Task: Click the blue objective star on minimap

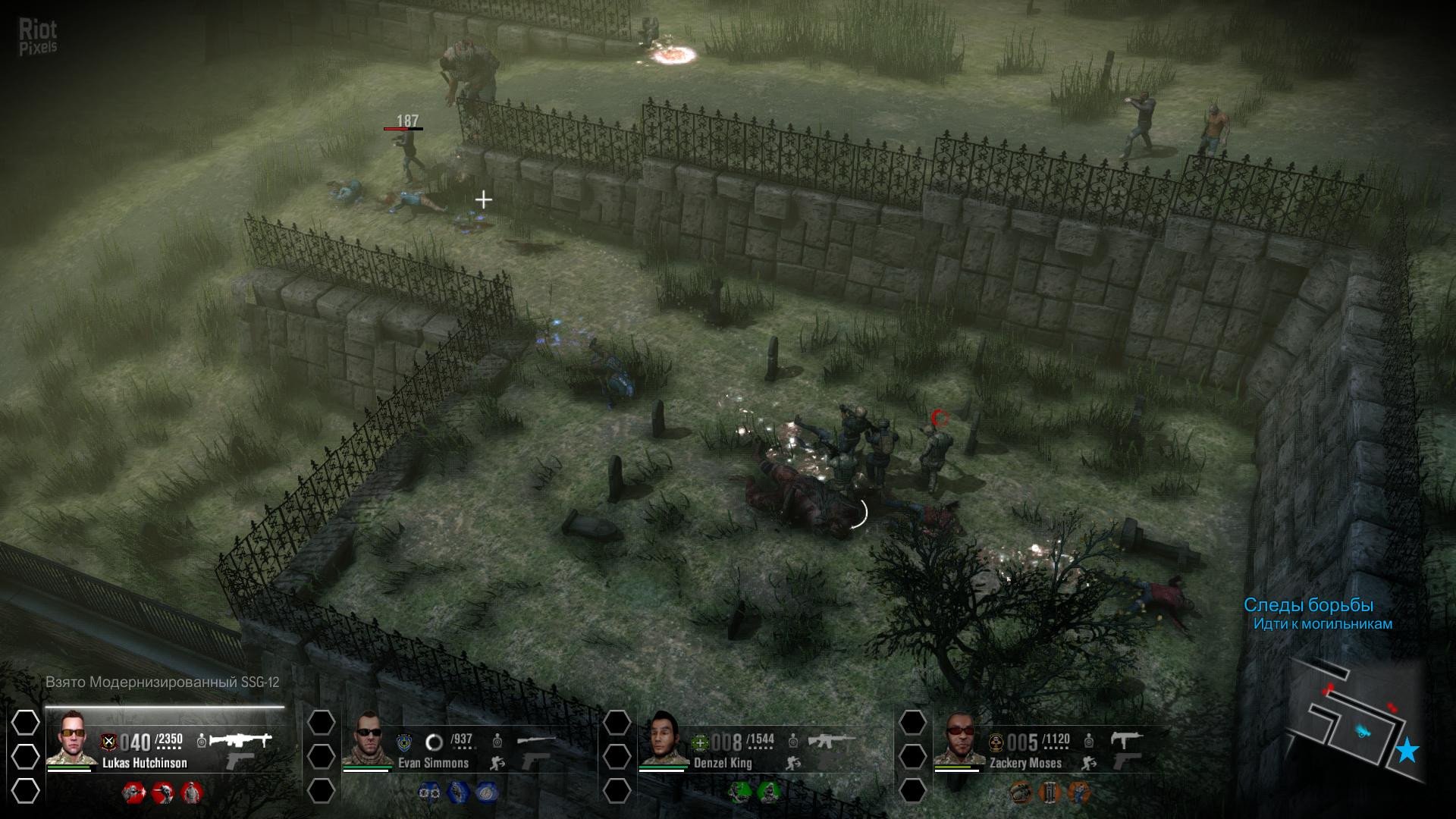Action: pyautogui.click(x=1407, y=750)
